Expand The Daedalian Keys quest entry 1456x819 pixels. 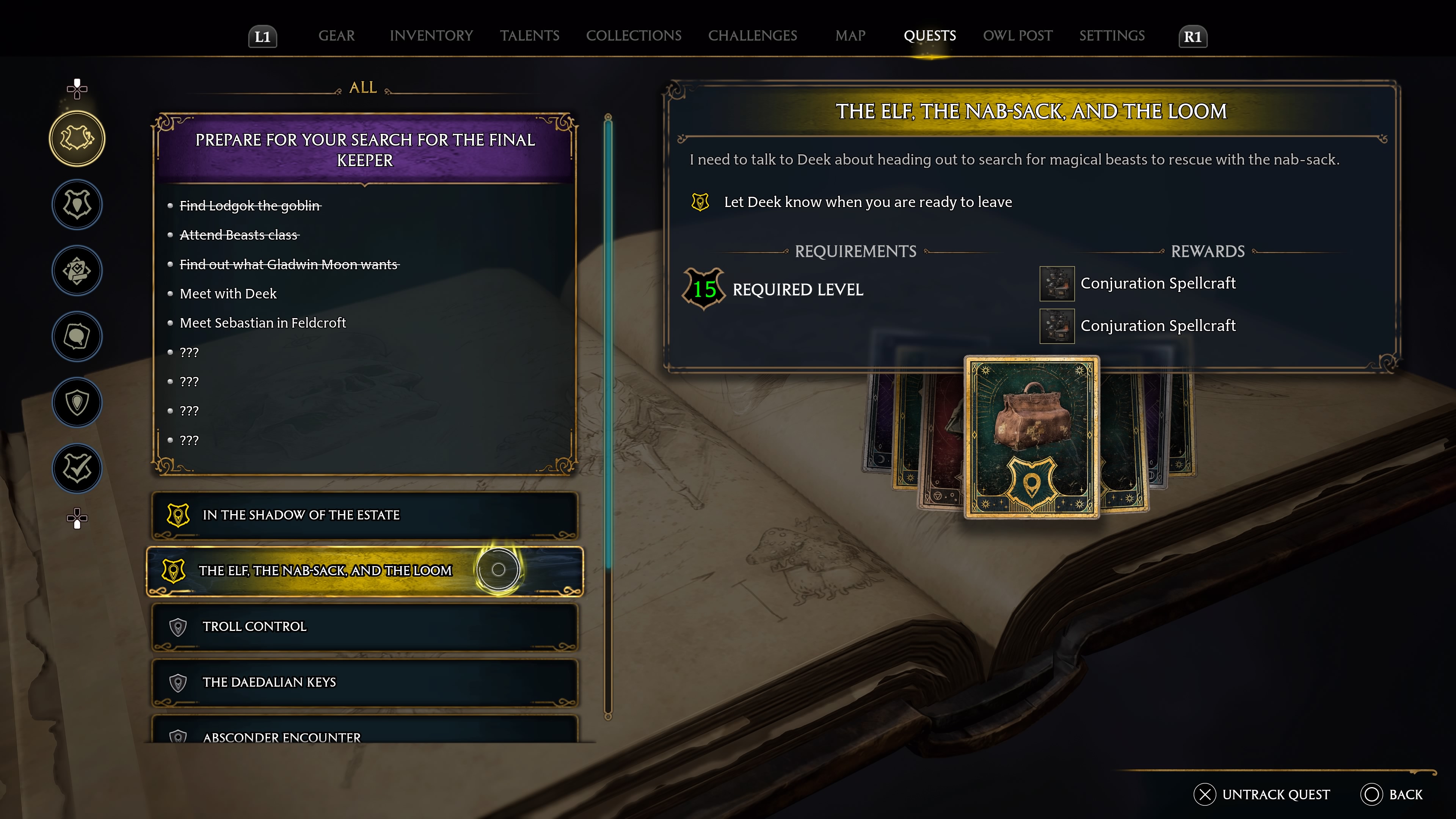[364, 682]
